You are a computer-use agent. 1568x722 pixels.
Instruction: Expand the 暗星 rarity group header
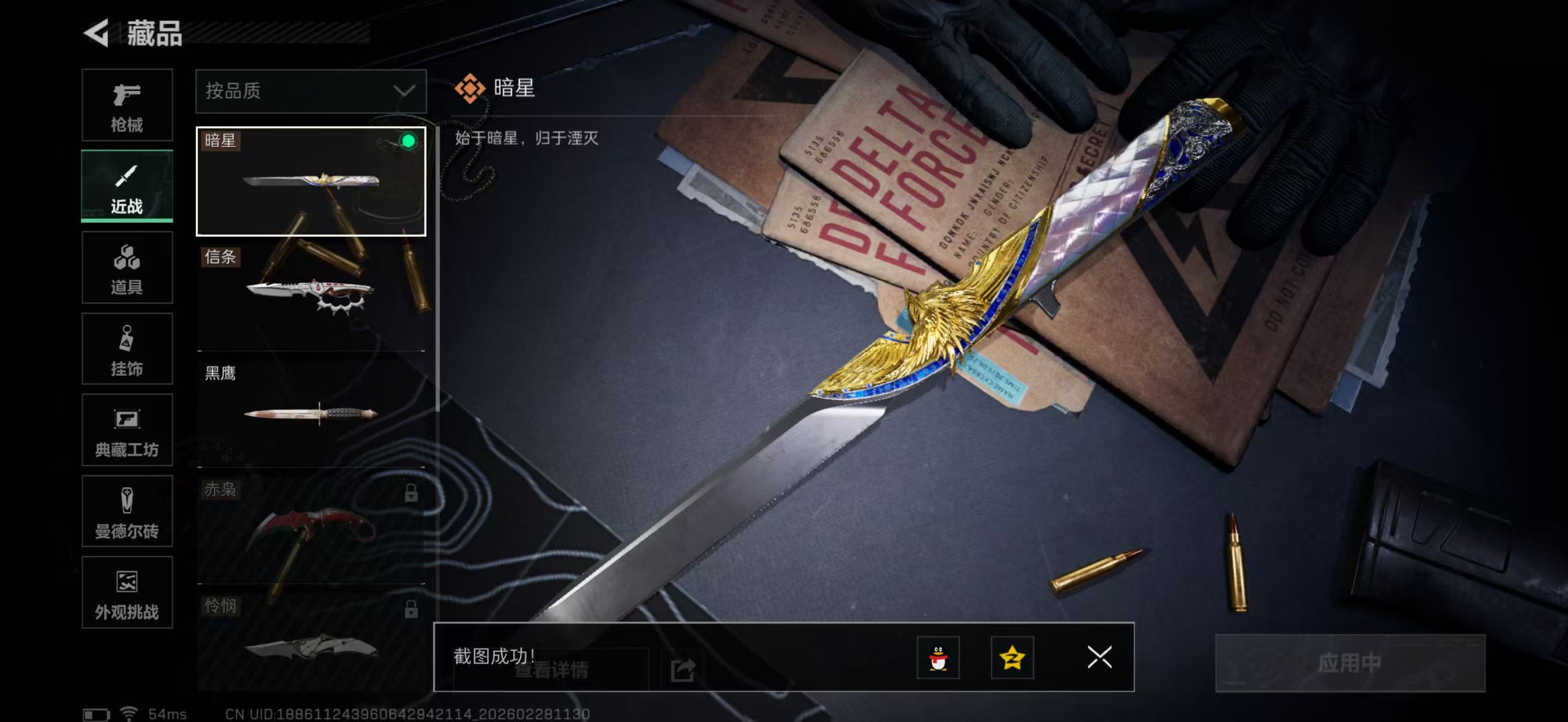click(222, 141)
